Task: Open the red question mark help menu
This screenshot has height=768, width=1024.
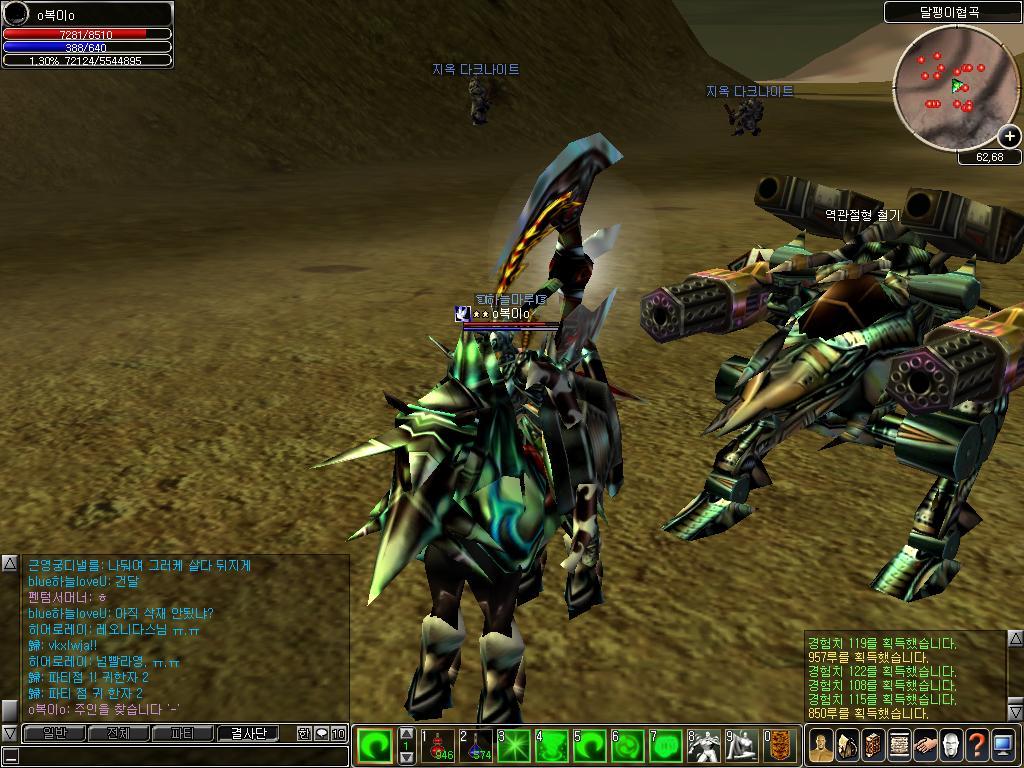Action: pyautogui.click(x=977, y=745)
